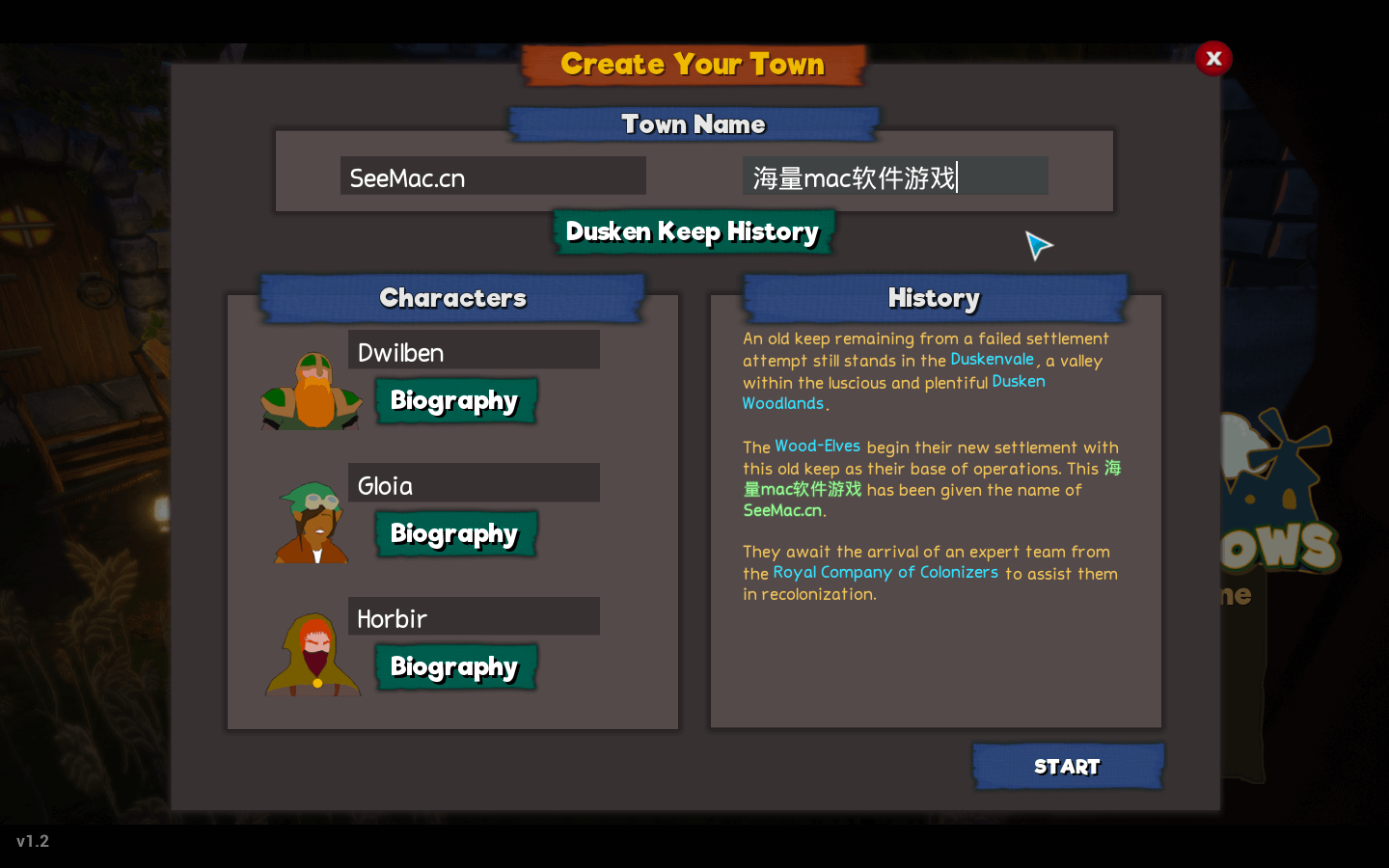Edit the Dwilben character name field
The height and width of the screenshot is (868, 1389).
click(x=474, y=351)
